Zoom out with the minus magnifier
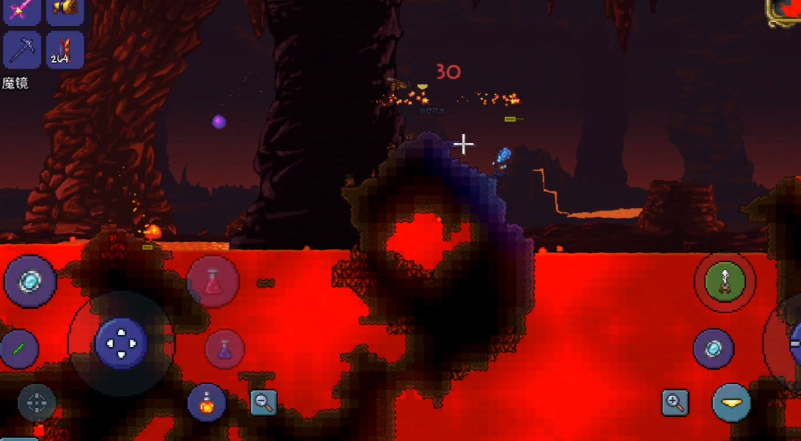Screen dimensions: 801x441 coord(263,402)
